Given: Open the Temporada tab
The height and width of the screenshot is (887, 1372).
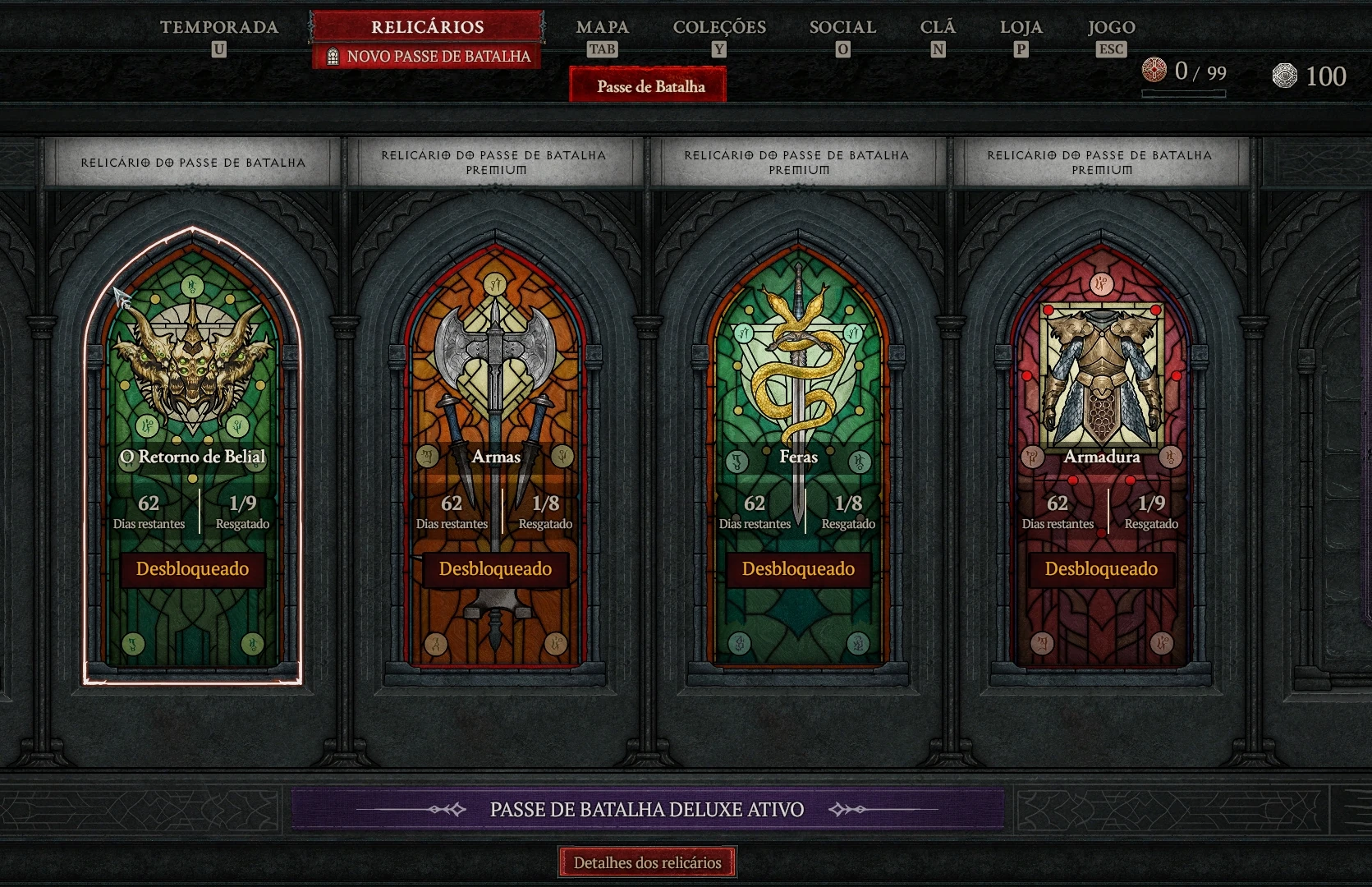Looking at the screenshot, I should 219,28.
